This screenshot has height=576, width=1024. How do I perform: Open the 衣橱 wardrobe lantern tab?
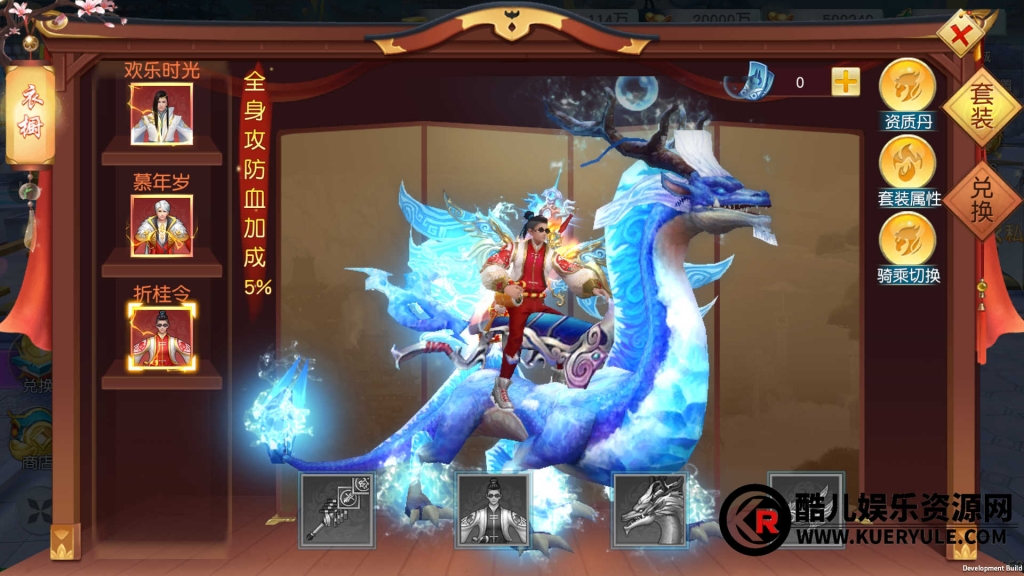[x=29, y=114]
